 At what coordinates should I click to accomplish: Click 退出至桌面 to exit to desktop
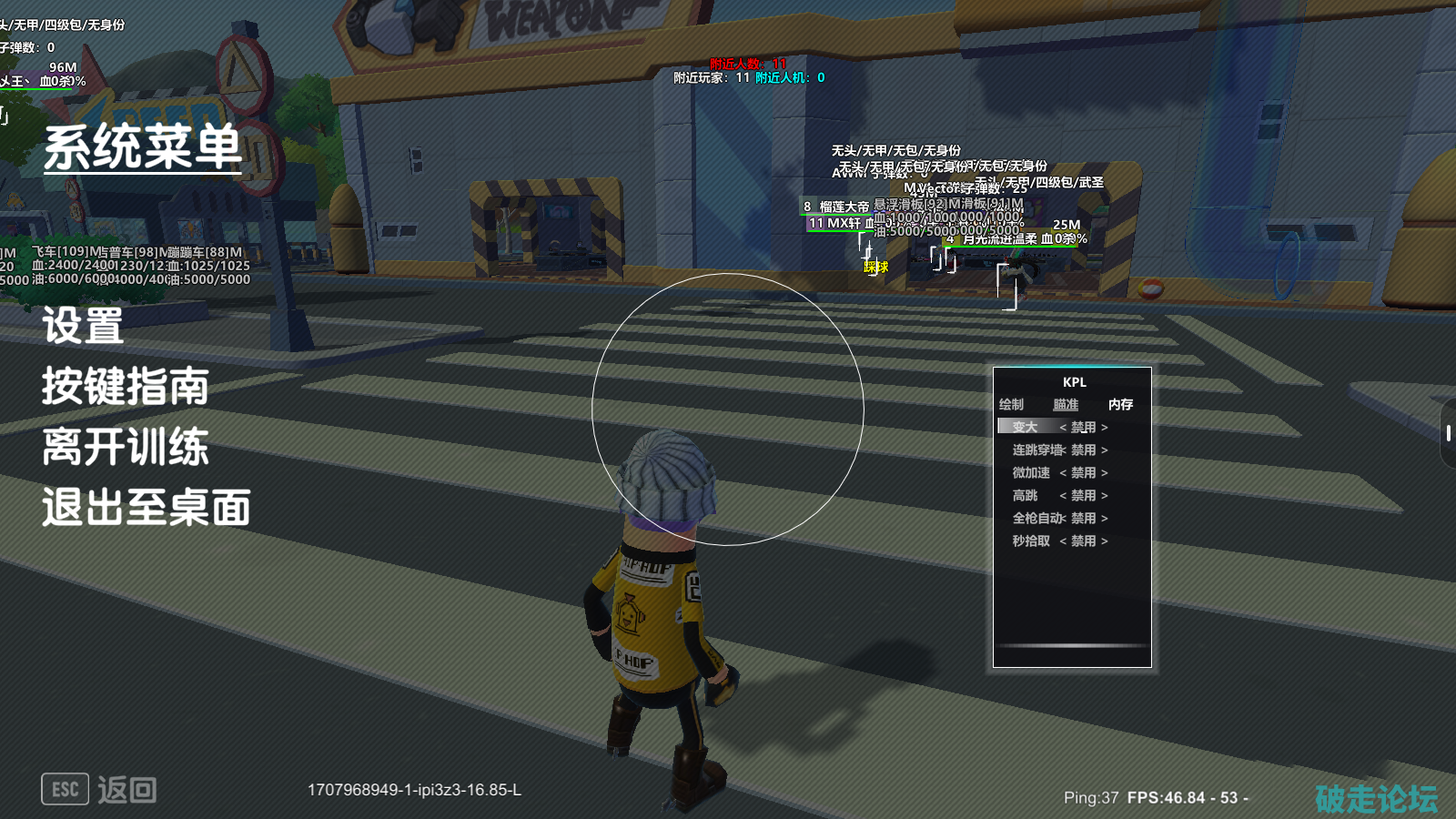tap(147, 508)
